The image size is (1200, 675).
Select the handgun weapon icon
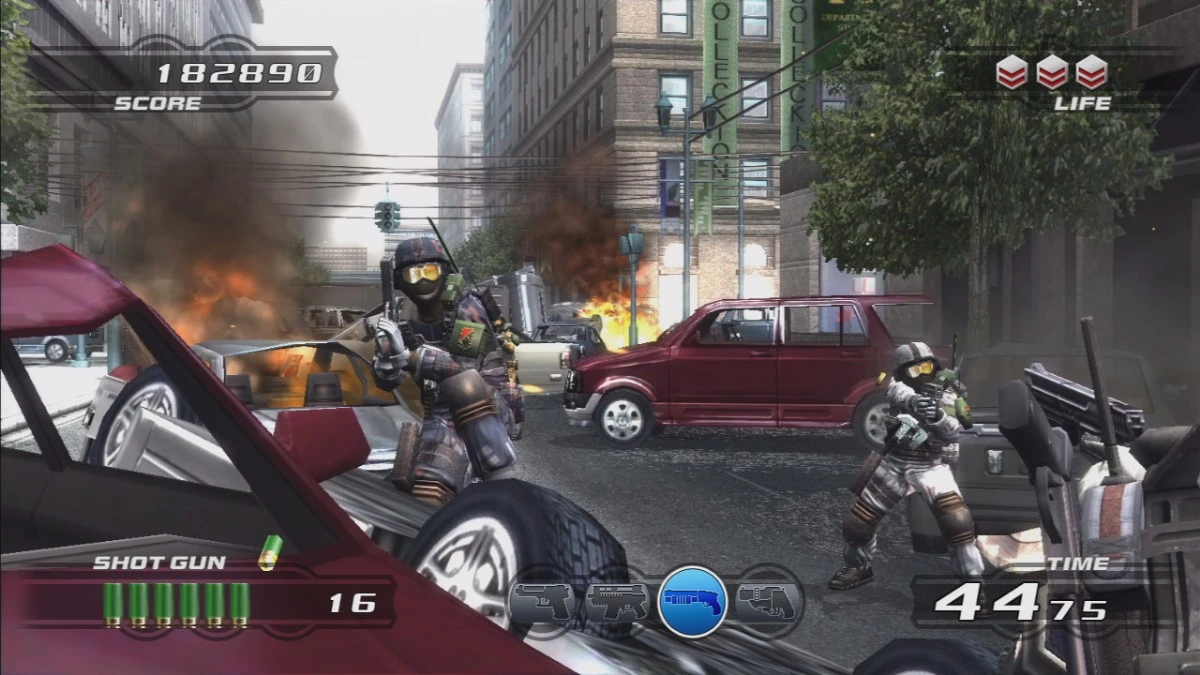tap(542, 602)
